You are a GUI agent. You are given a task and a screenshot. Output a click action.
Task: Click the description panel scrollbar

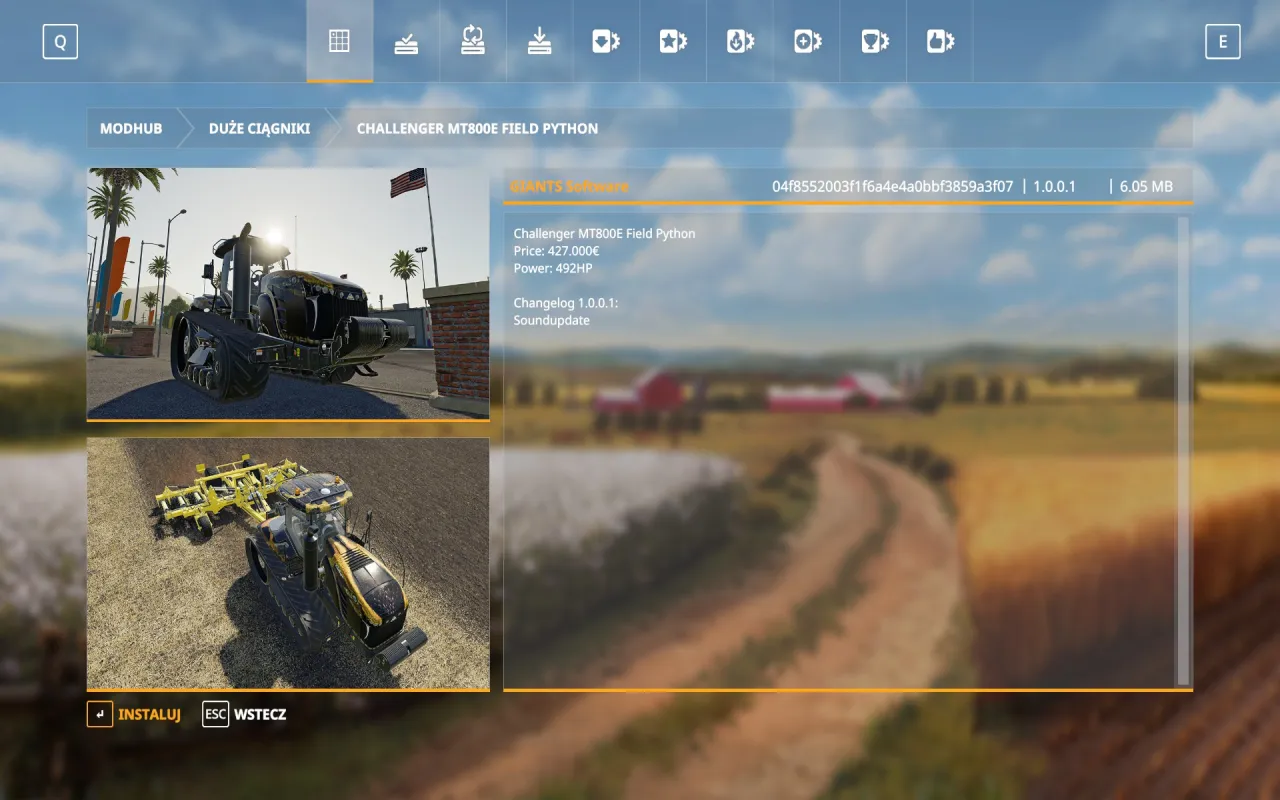click(x=1184, y=450)
